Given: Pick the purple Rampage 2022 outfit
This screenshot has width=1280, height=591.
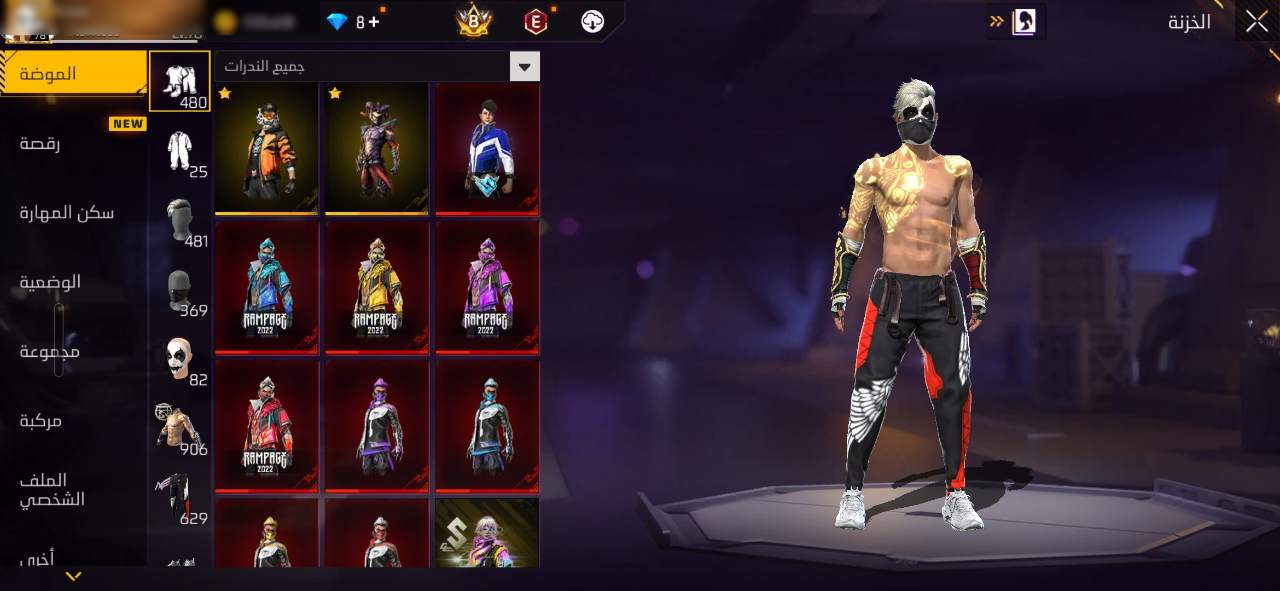Looking at the screenshot, I should [488, 287].
